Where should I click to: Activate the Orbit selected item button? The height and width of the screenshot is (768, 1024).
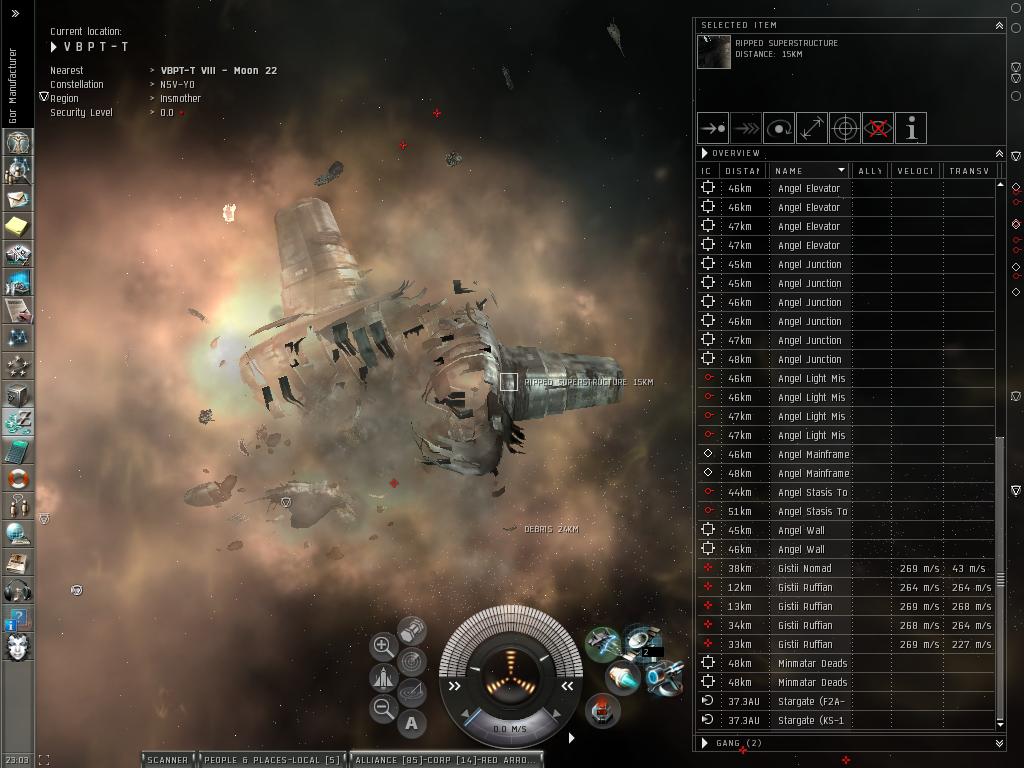pos(779,128)
